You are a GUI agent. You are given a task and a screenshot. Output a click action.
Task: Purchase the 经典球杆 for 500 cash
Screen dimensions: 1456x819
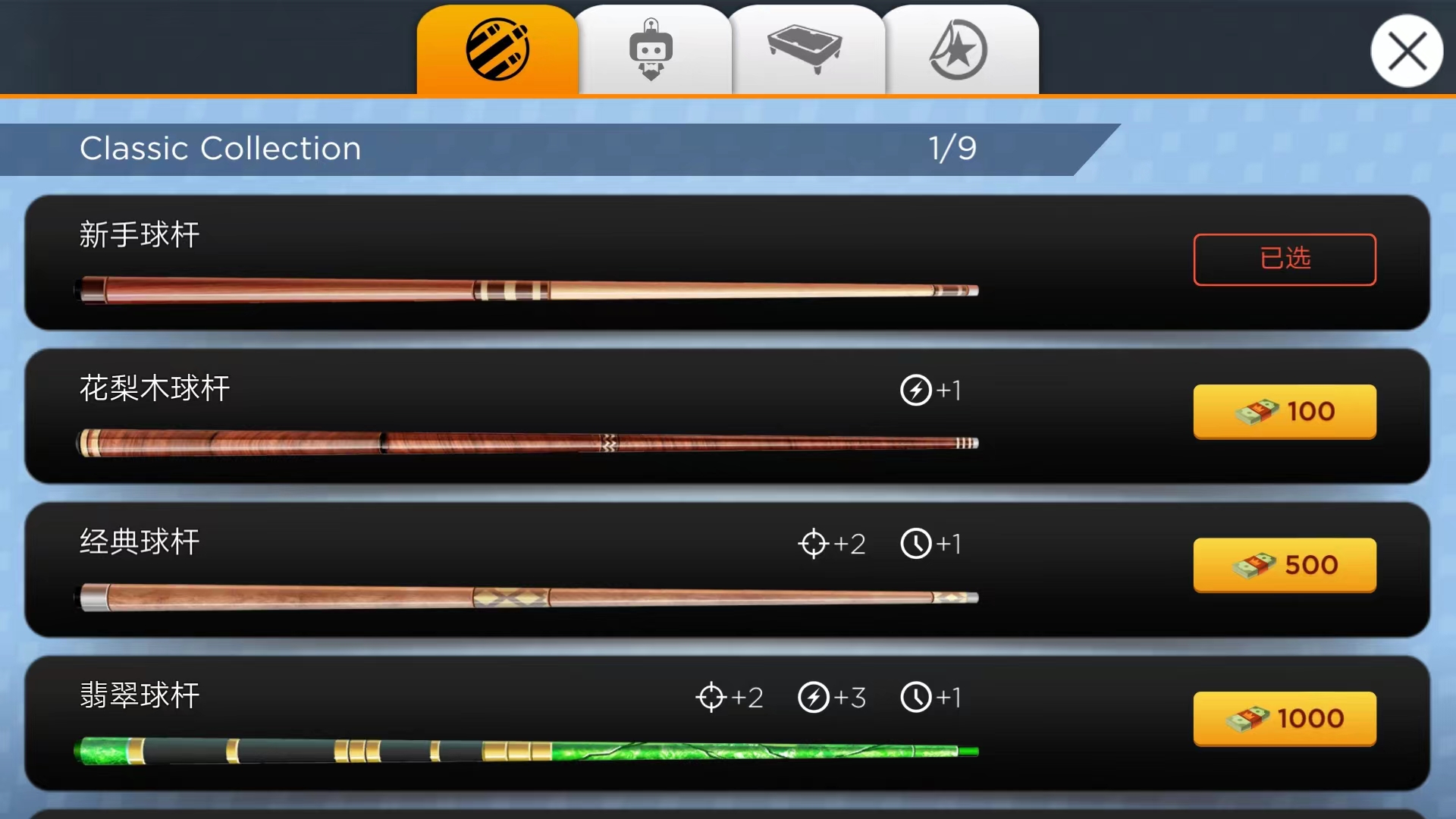(x=1285, y=565)
